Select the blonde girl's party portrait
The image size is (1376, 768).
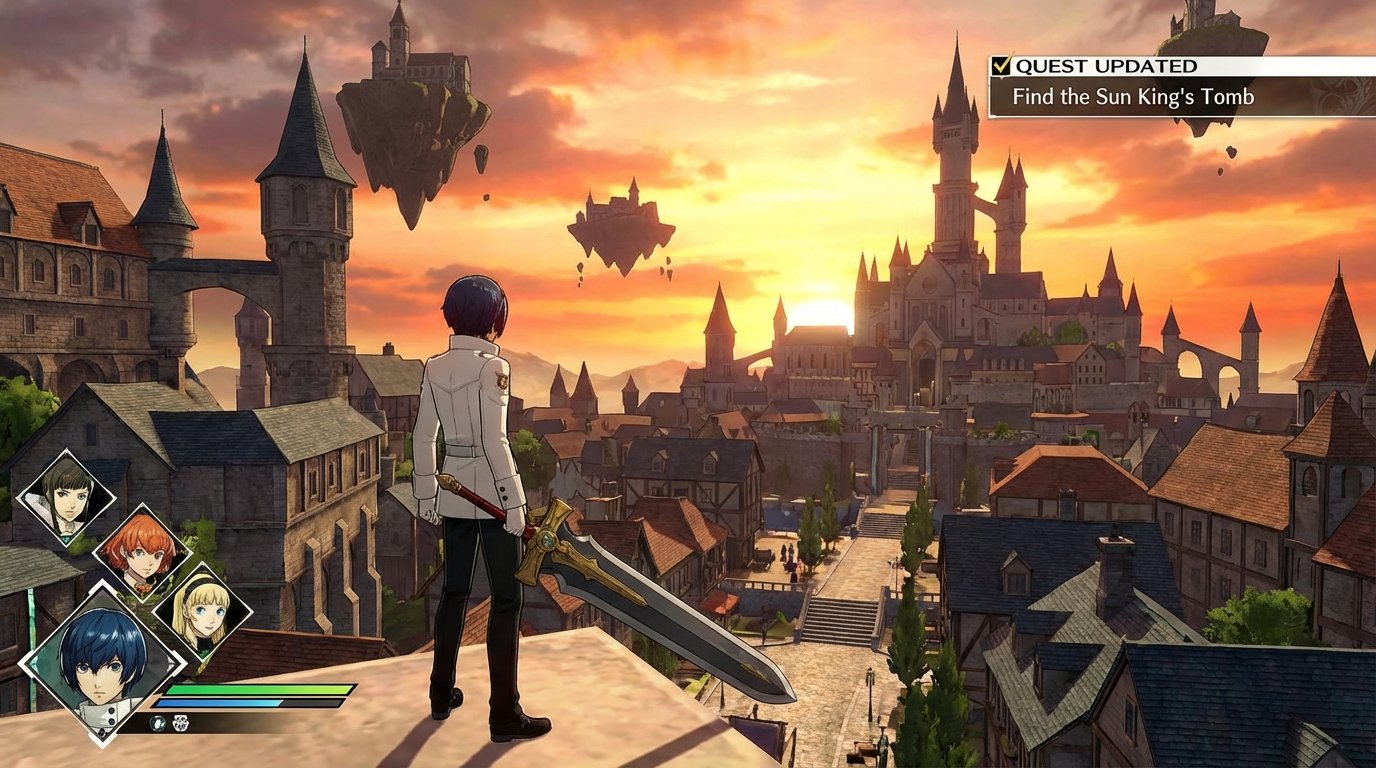pyautogui.click(x=203, y=611)
